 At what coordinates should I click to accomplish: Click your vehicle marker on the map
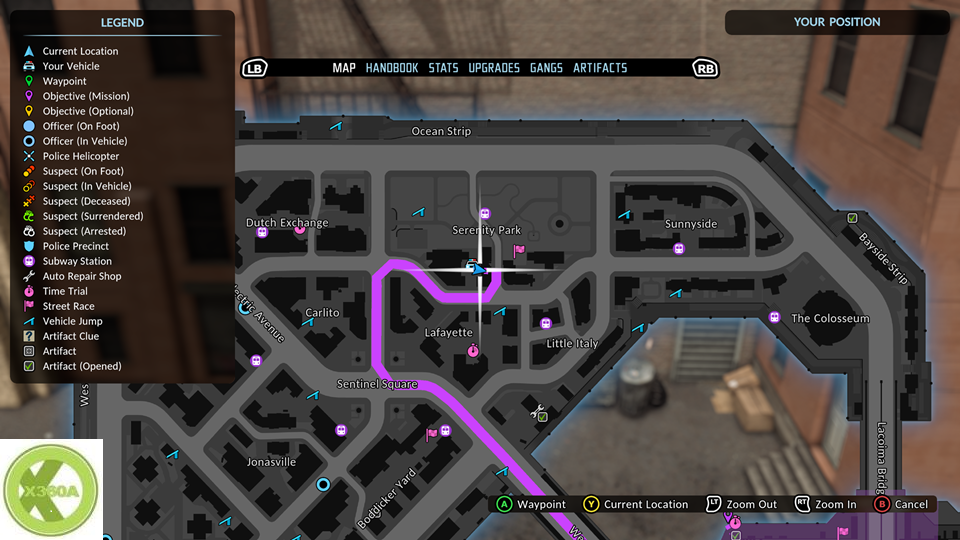coord(468,267)
